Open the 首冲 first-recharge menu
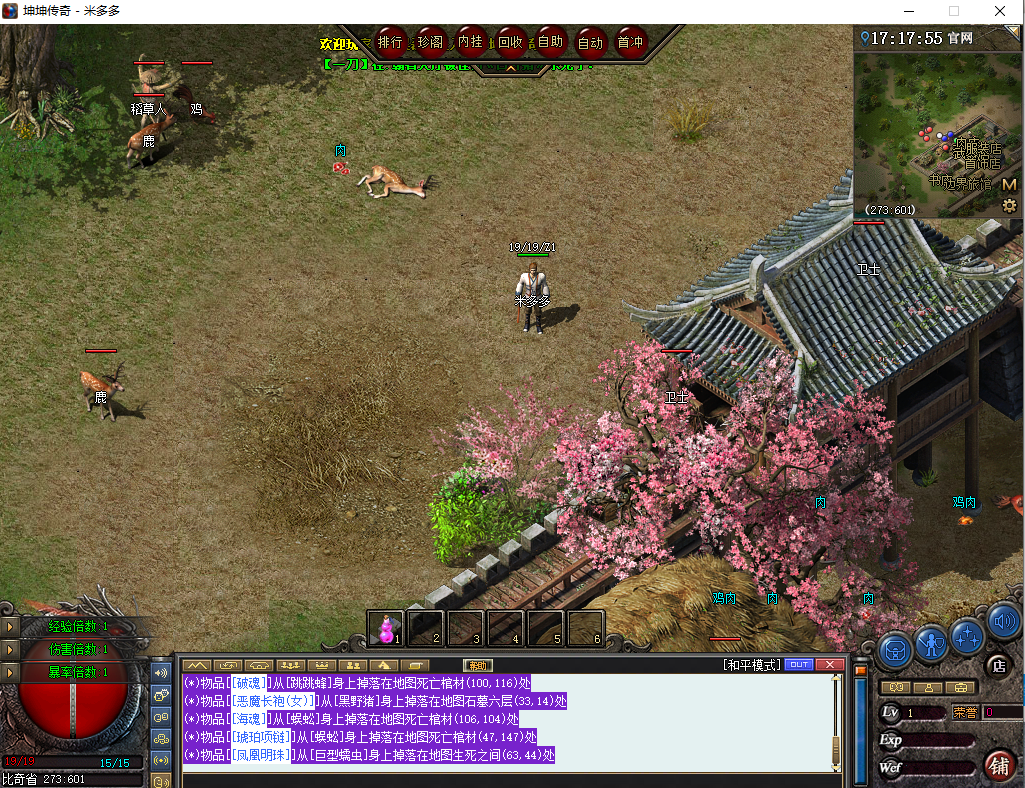1025x788 pixels. pyautogui.click(x=630, y=42)
